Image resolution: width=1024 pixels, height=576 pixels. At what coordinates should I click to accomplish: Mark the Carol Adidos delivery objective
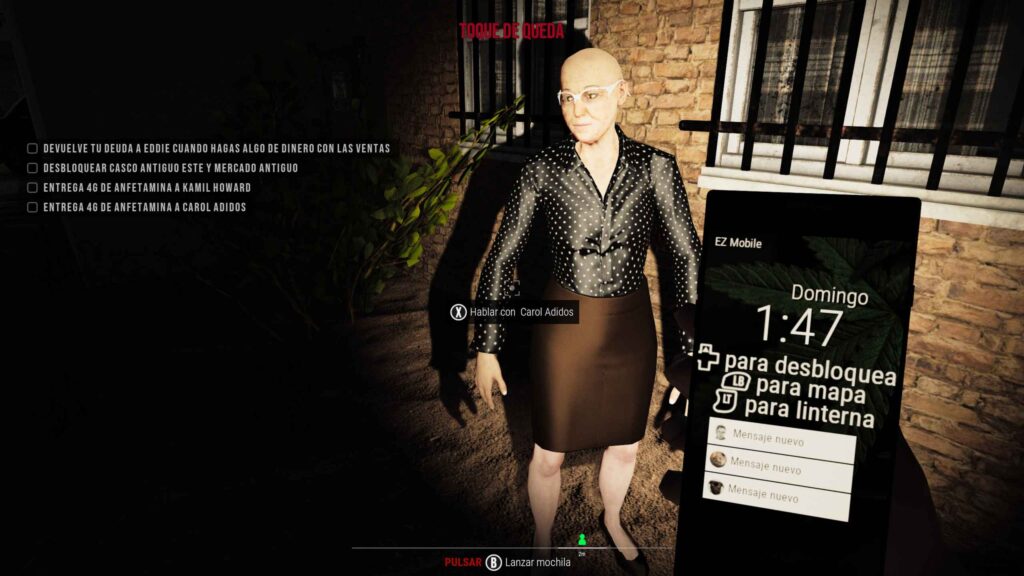click(x=32, y=207)
